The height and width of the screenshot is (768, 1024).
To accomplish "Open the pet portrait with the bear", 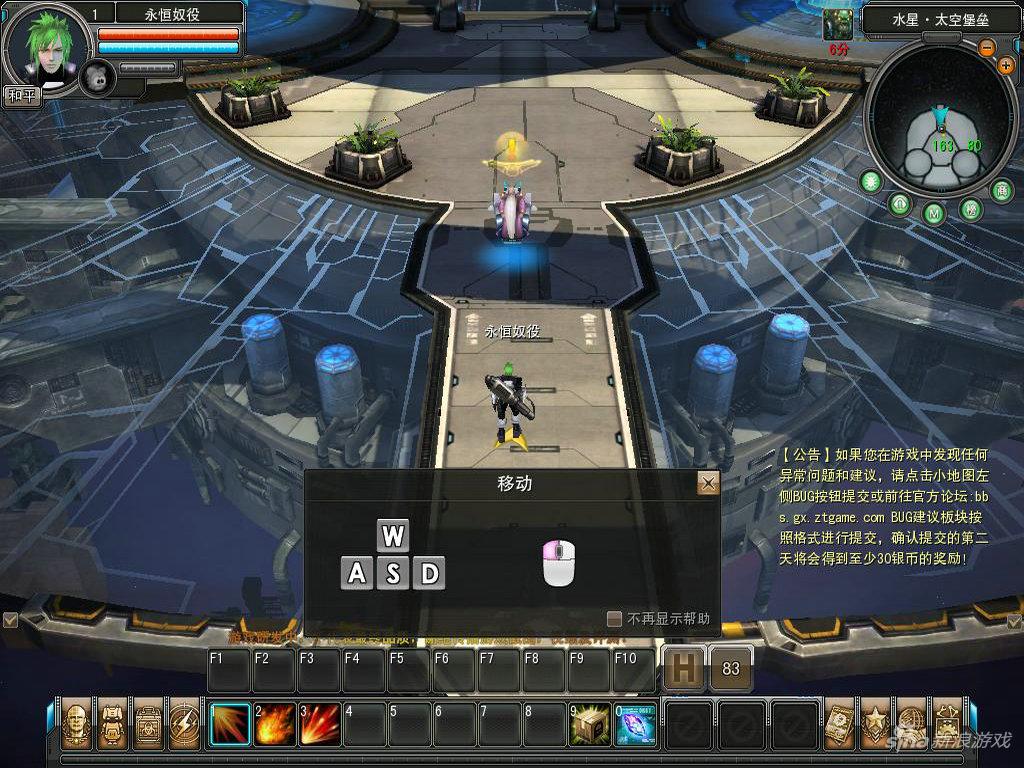I will point(97,77).
